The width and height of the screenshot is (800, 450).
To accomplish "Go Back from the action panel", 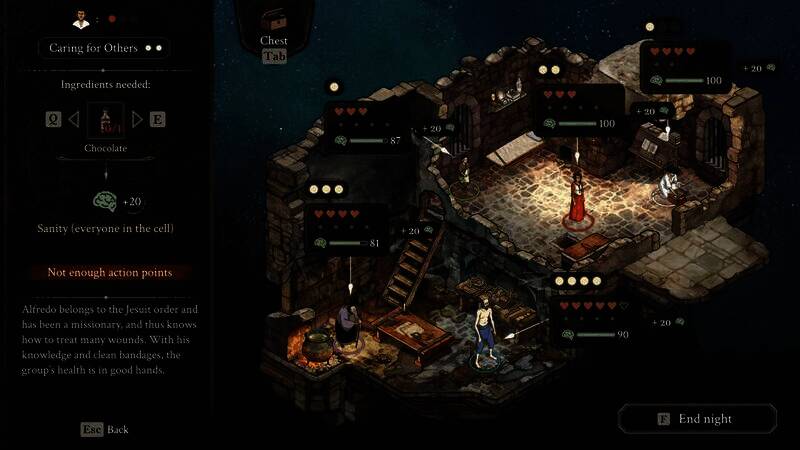I will [105, 429].
